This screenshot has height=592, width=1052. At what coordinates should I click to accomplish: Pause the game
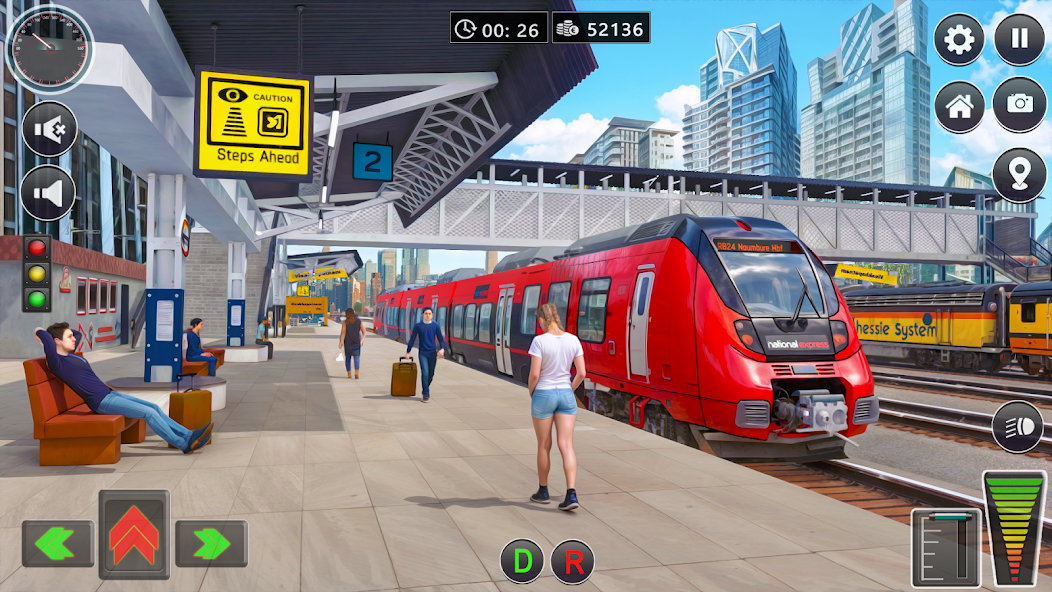coord(1019,40)
